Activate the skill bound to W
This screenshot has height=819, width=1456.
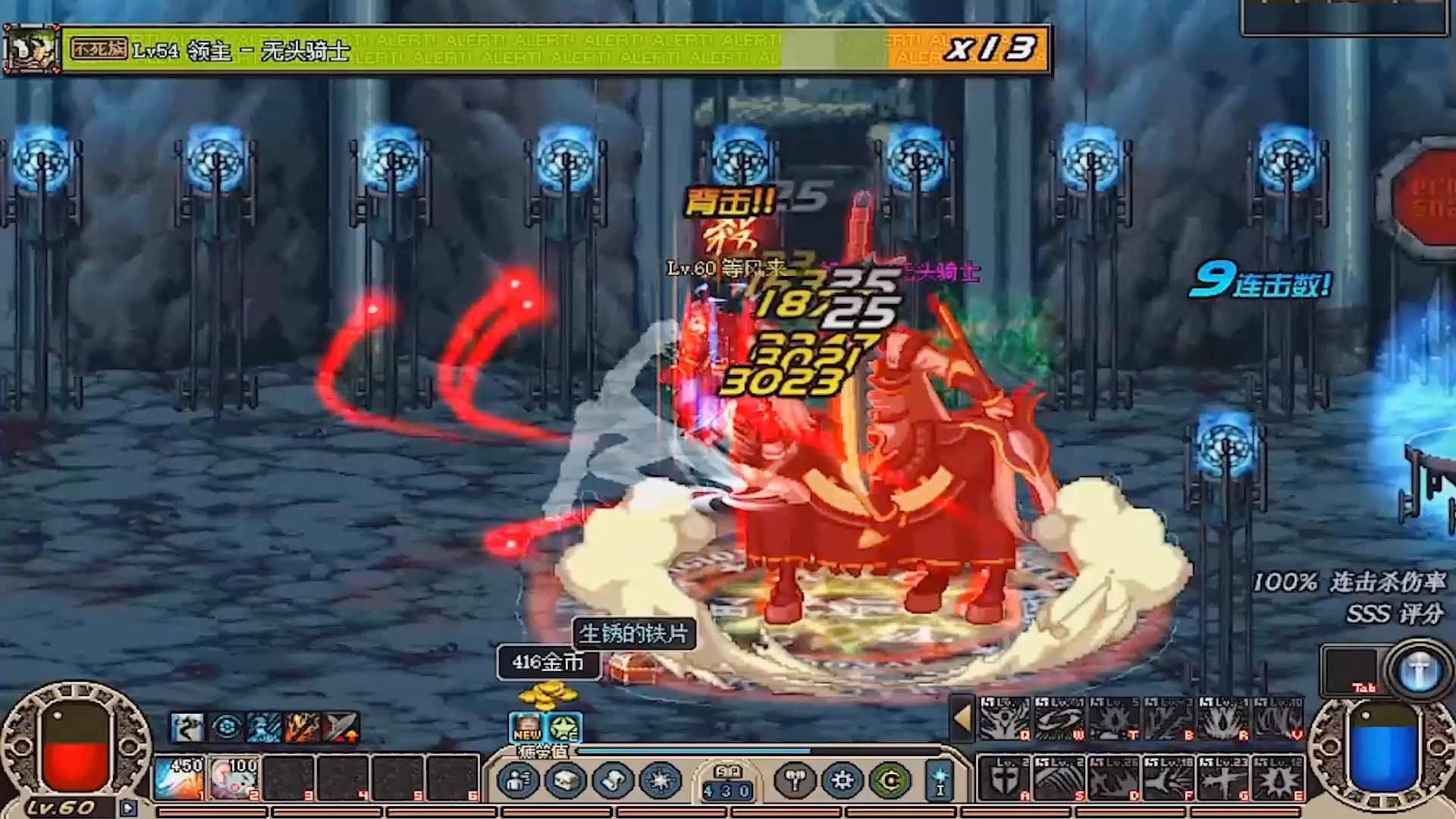coord(1059,718)
